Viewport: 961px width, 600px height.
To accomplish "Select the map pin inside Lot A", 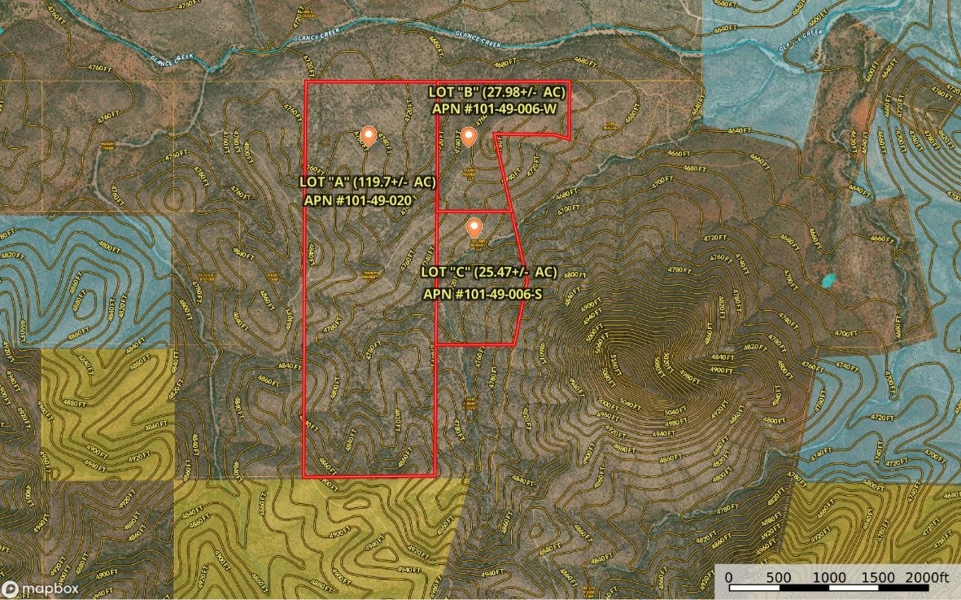I will [368, 136].
